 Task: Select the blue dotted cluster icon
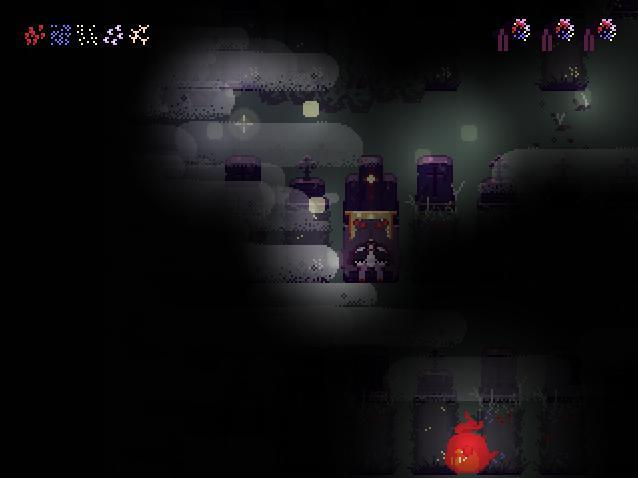coord(60,36)
